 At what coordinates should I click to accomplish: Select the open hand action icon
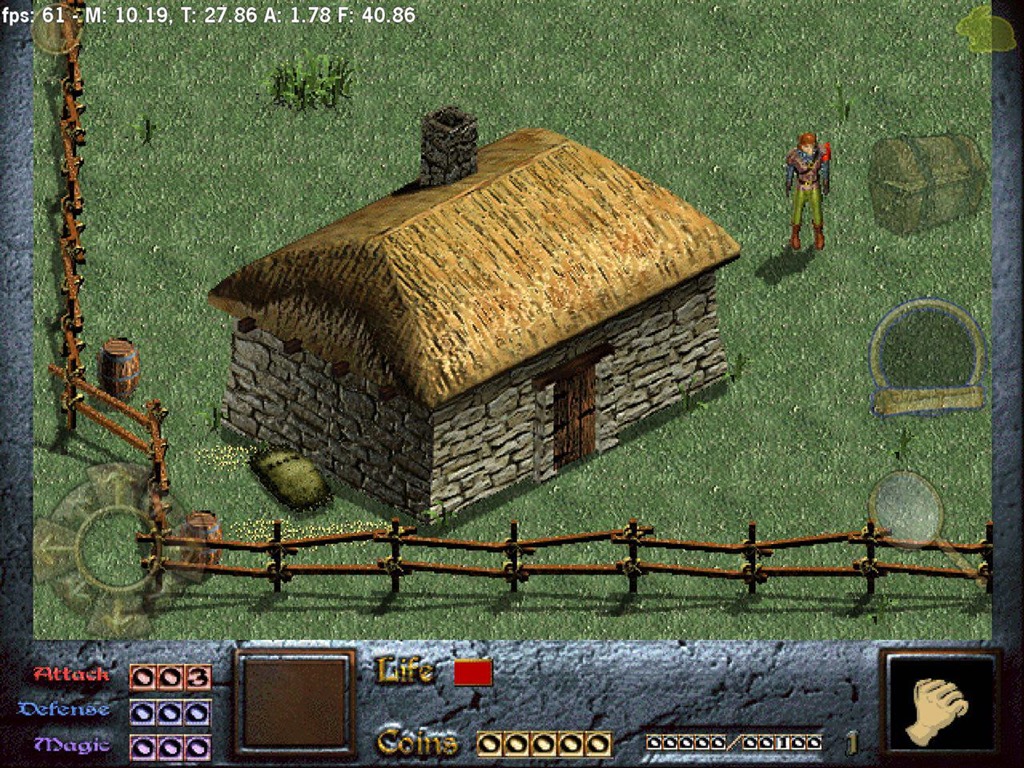938,709
